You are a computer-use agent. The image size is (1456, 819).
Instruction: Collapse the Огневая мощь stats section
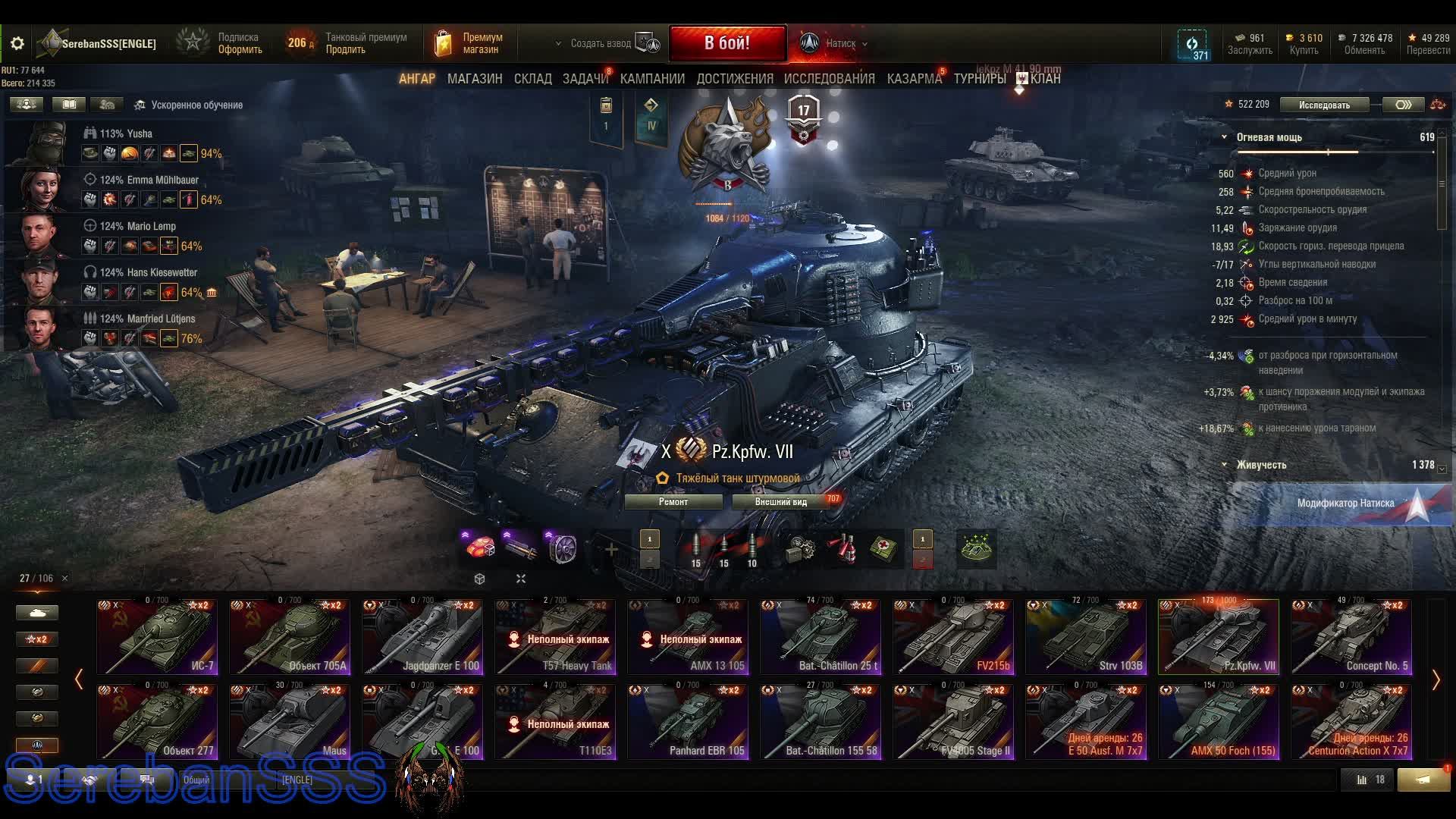click(x=1224, y=137)
